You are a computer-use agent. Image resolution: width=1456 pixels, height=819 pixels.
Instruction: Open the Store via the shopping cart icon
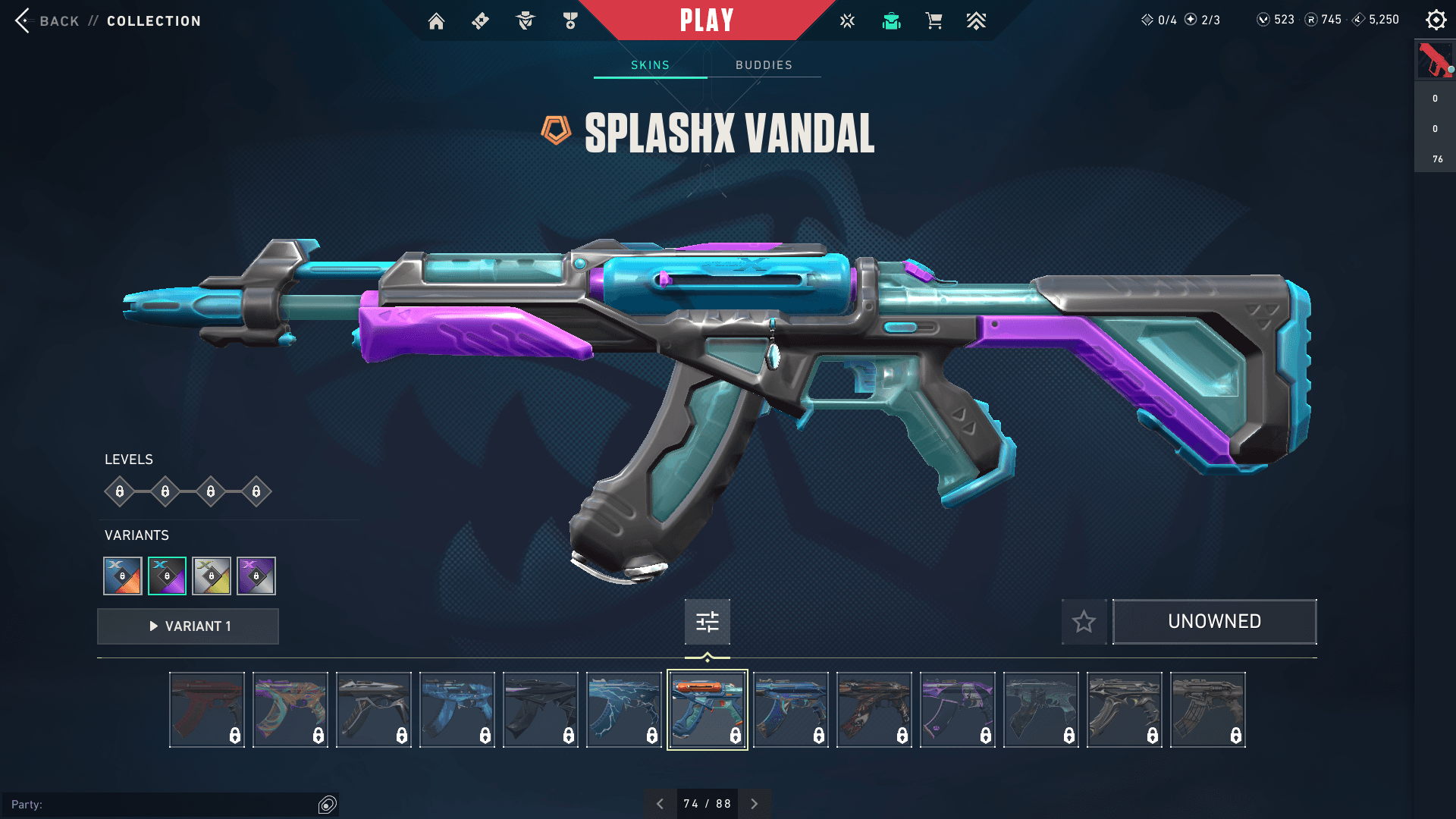click(x=934, y=20)
